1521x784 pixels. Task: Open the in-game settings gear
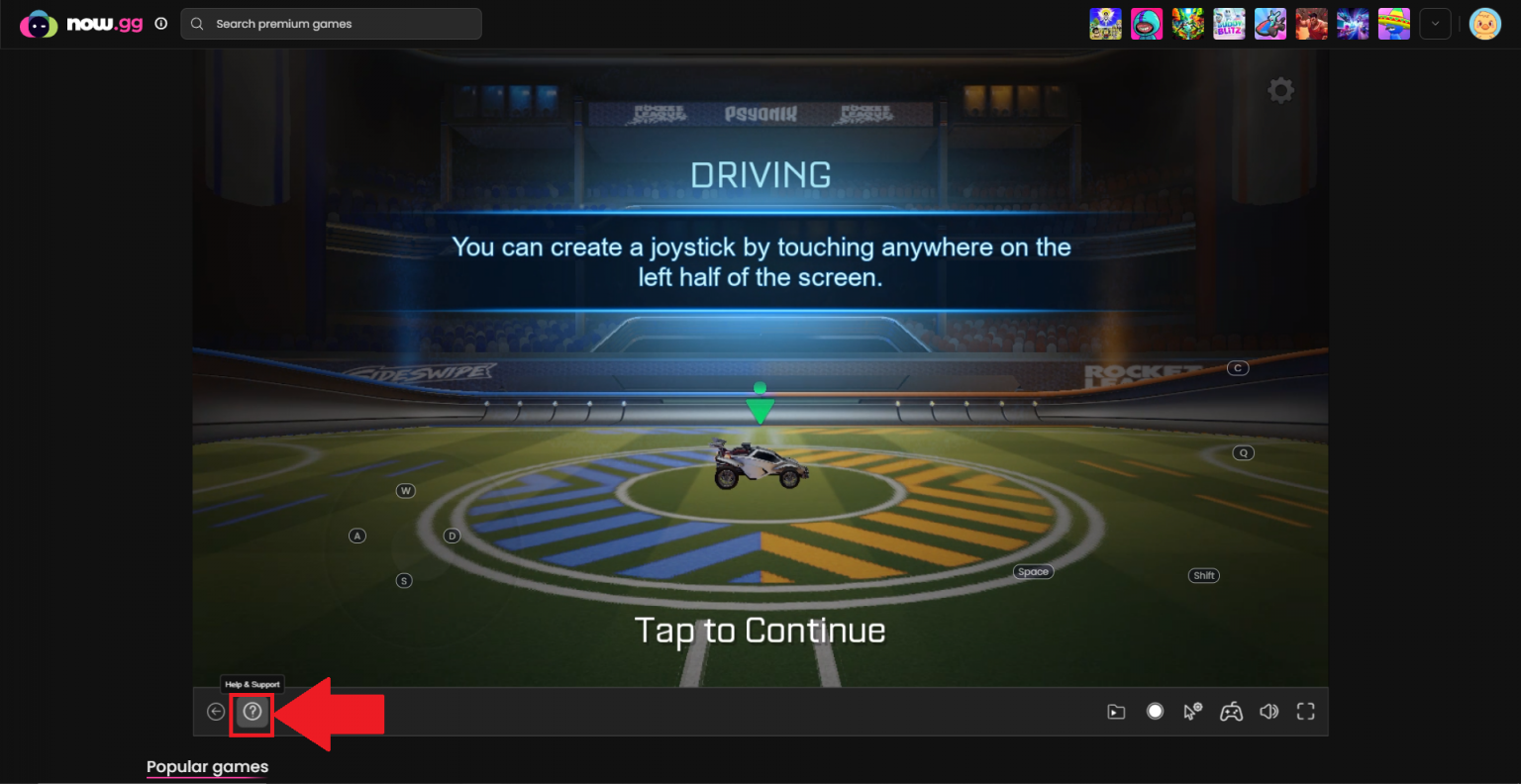[1280, 89]
